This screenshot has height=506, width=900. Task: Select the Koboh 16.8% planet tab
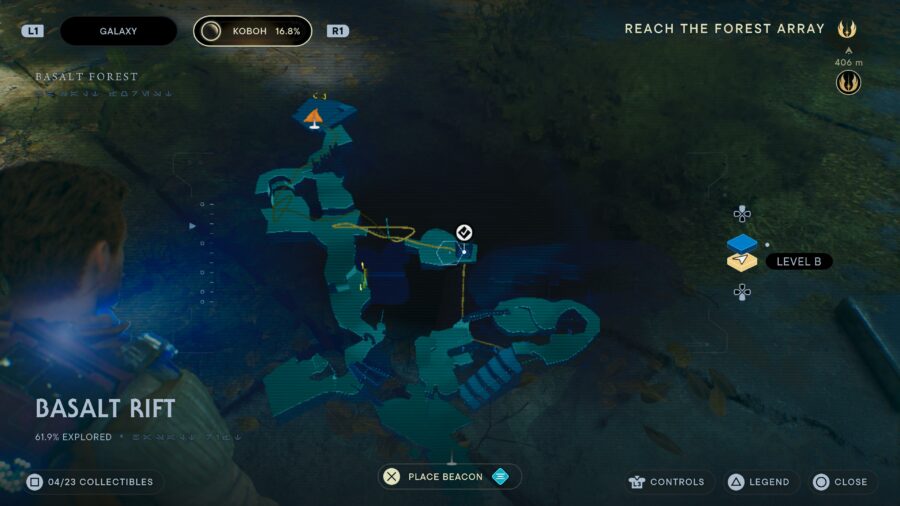point(252,31)
